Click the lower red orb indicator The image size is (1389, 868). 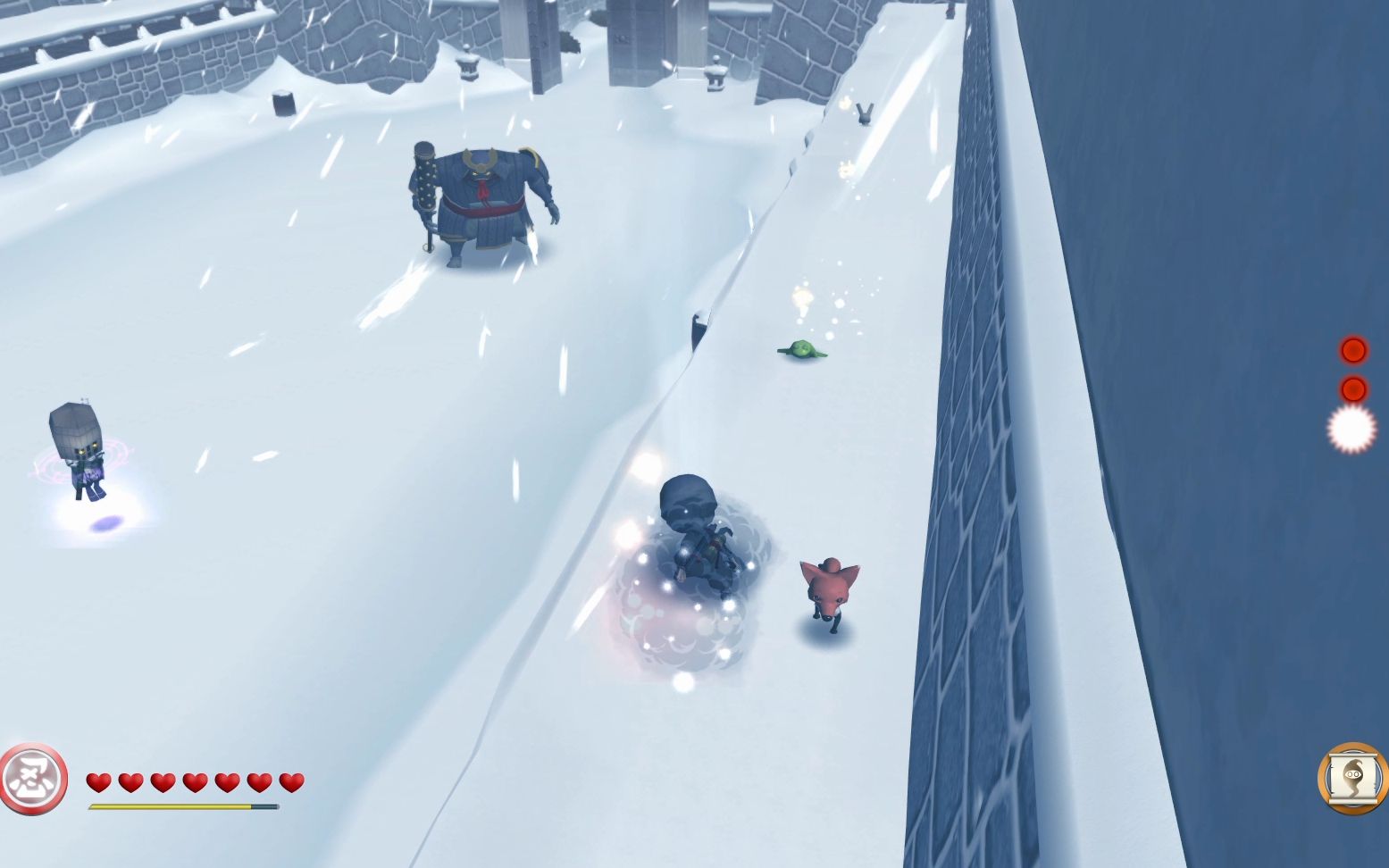point(1353,389)
